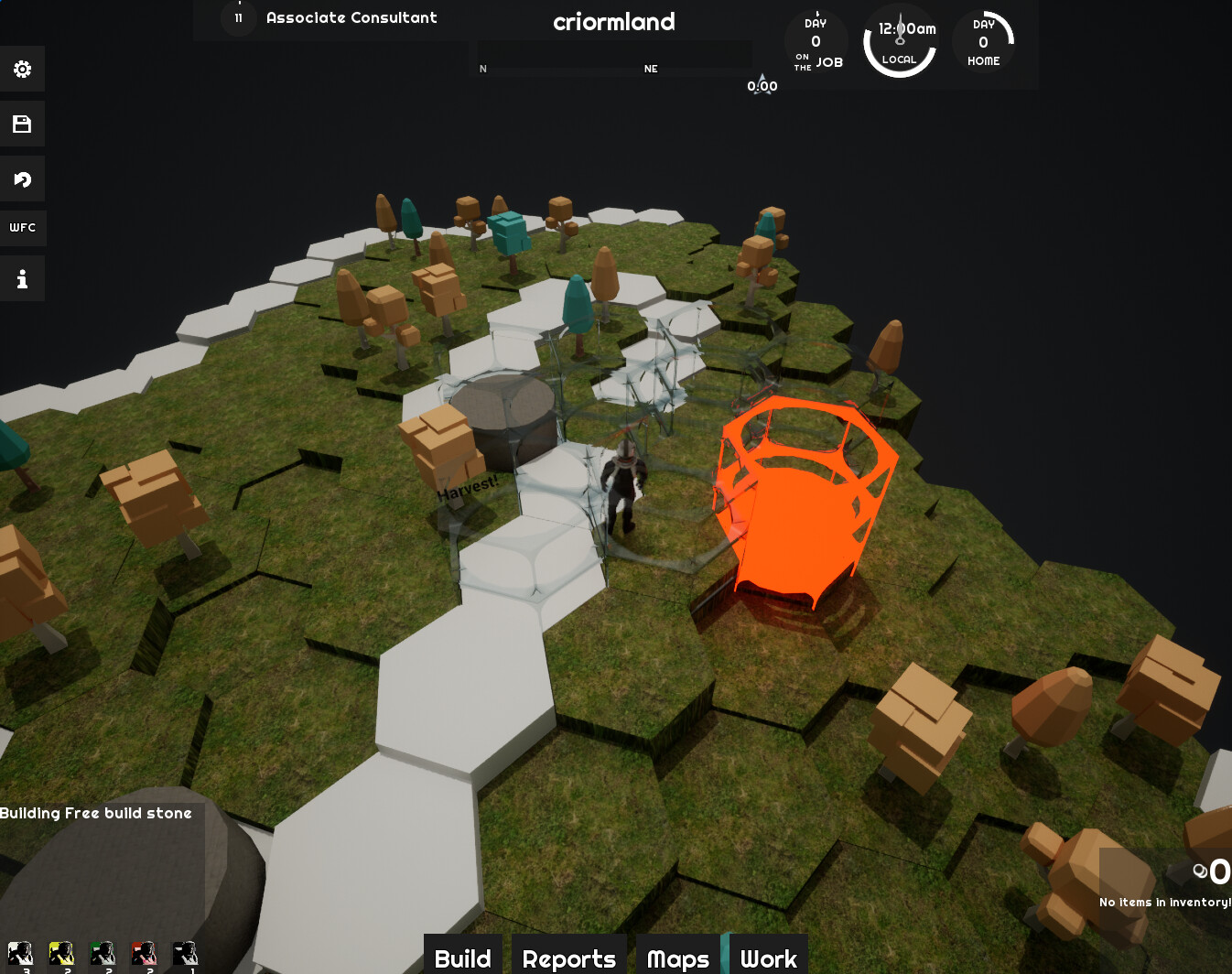Switch to the Build tab
The height and width of the screenshot is (974, 1232).
[x=462, y=958]
